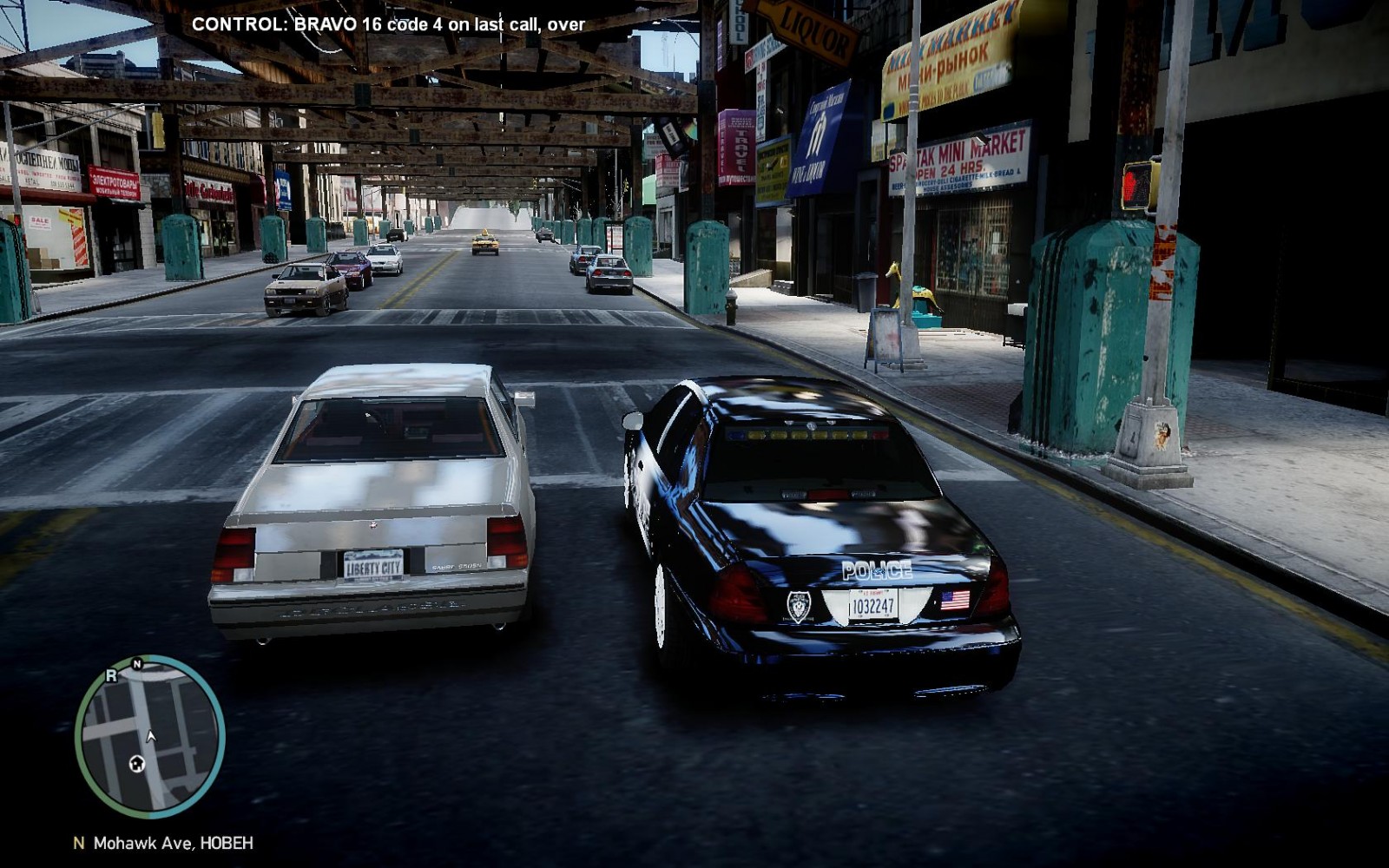Click the white player arrow on the minimap
Viewport: 1389px width, 868px height.
(x=151, y=736)
